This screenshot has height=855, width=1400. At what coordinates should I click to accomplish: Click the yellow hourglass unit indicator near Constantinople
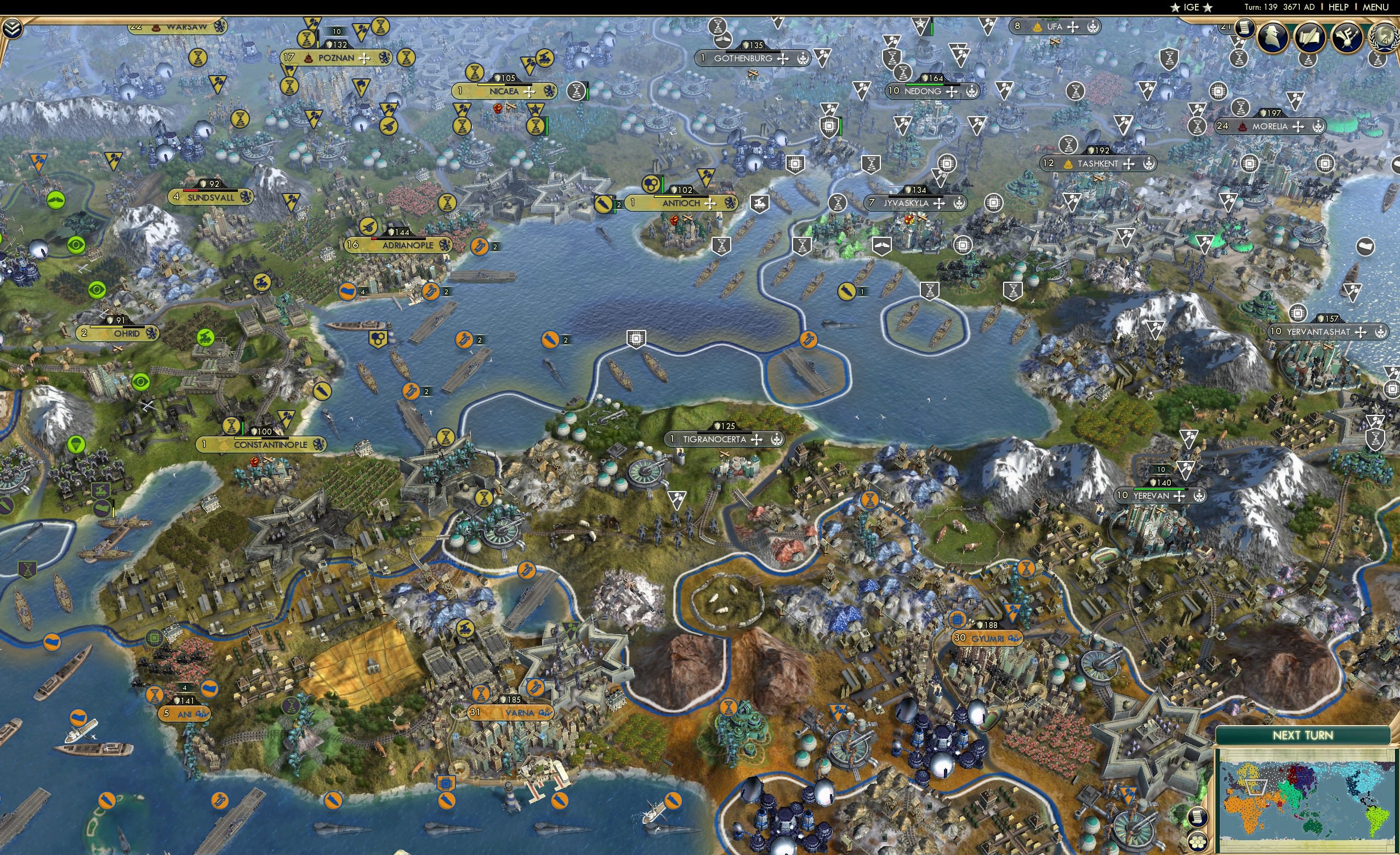231,426
